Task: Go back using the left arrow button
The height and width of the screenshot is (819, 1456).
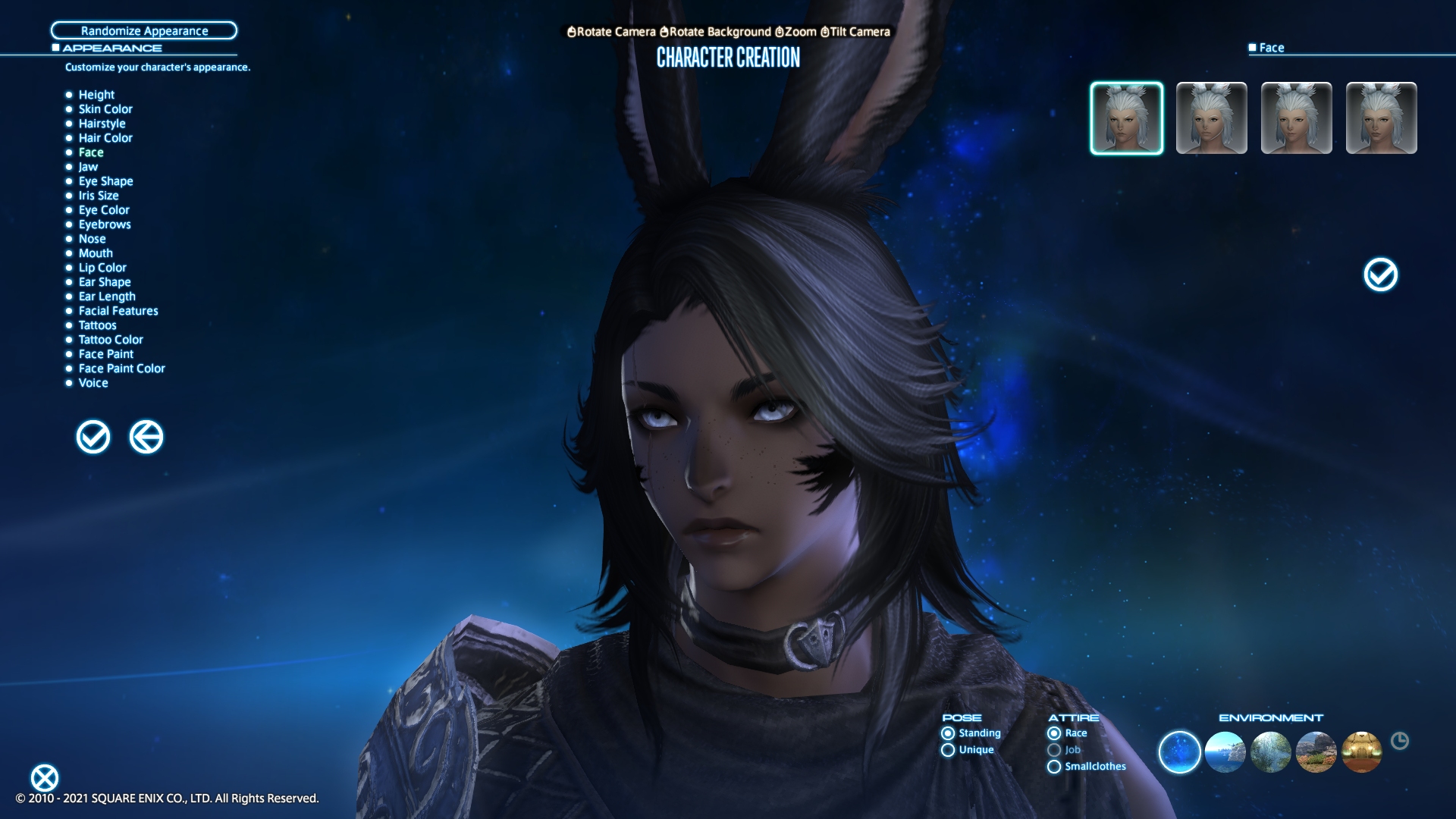Action: 146,437
